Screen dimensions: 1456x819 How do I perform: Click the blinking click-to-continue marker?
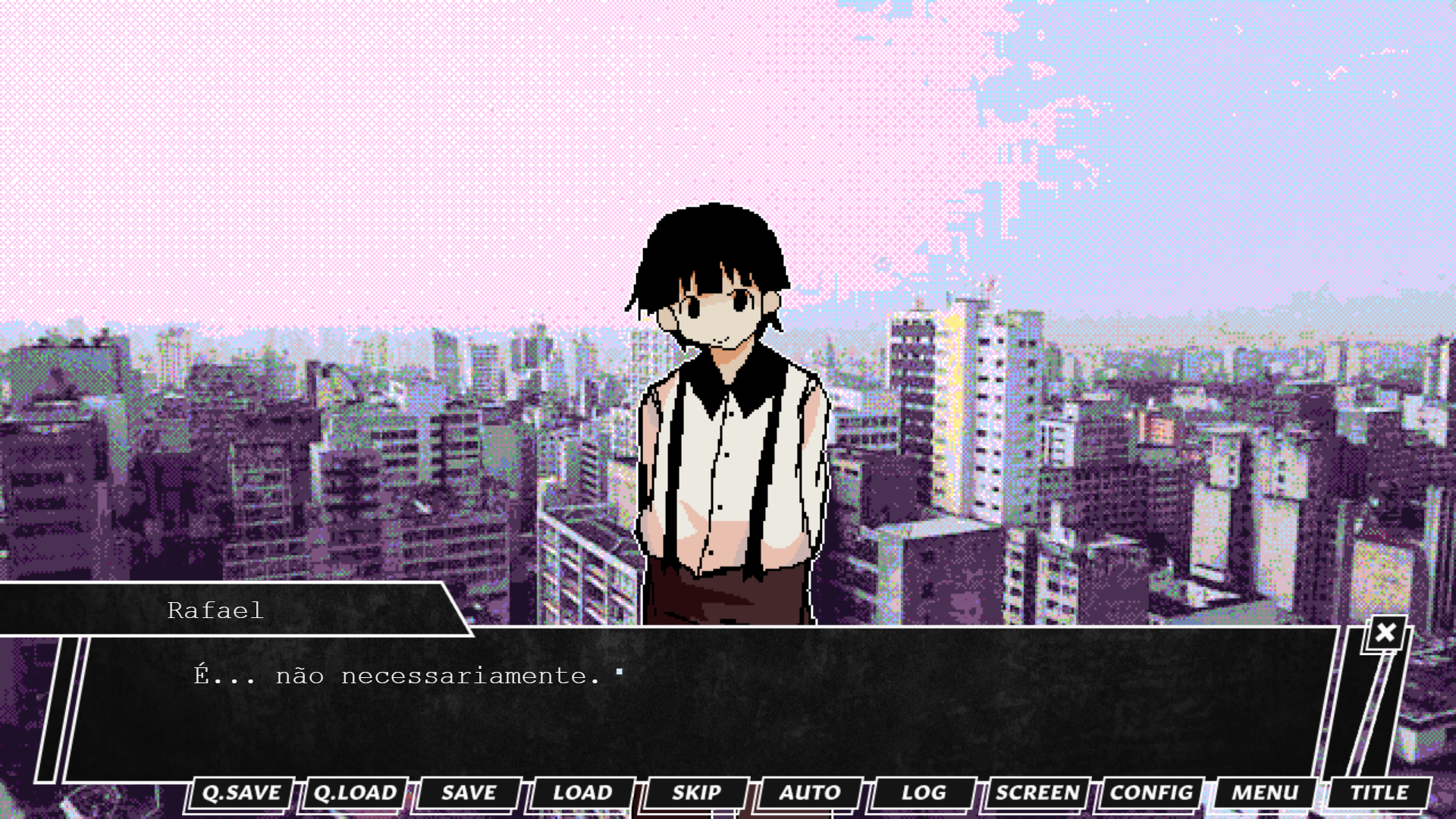pyautogui.click(x=620, y=672)
